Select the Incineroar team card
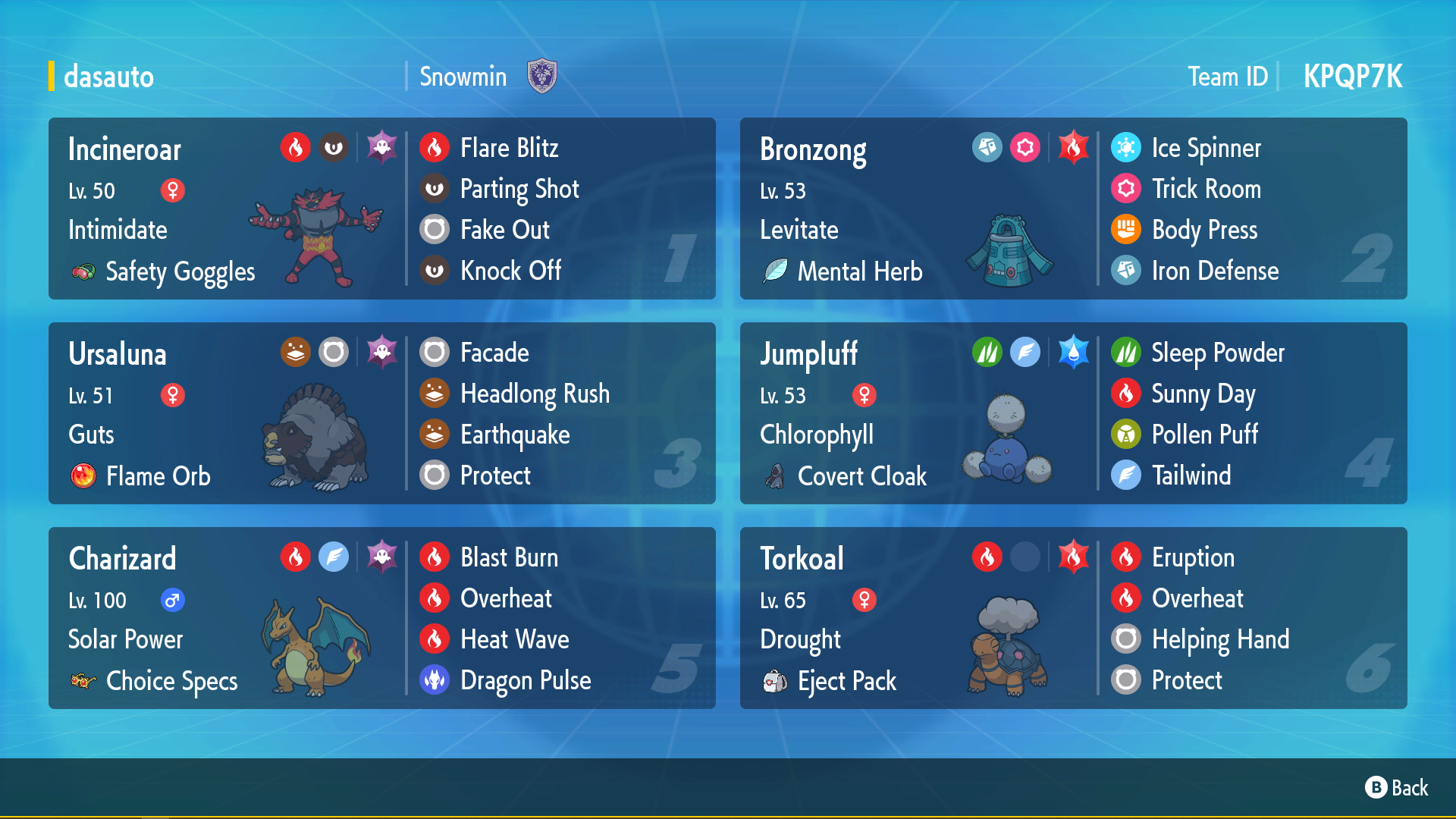The width and height of the screenshot is (1456, 819). click(x=227, y=209)
